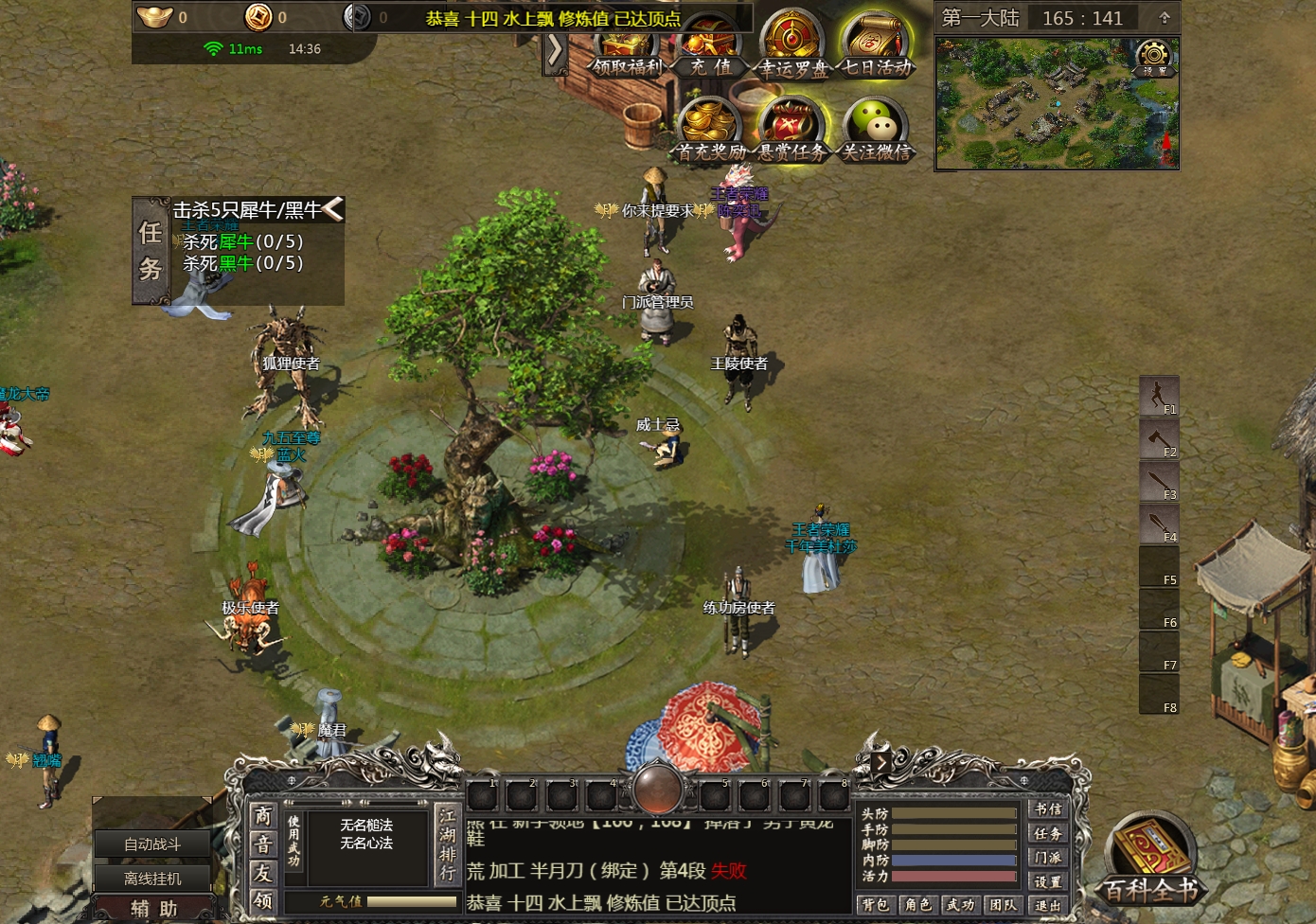Open the 角色 character panel

coord(917,905)
